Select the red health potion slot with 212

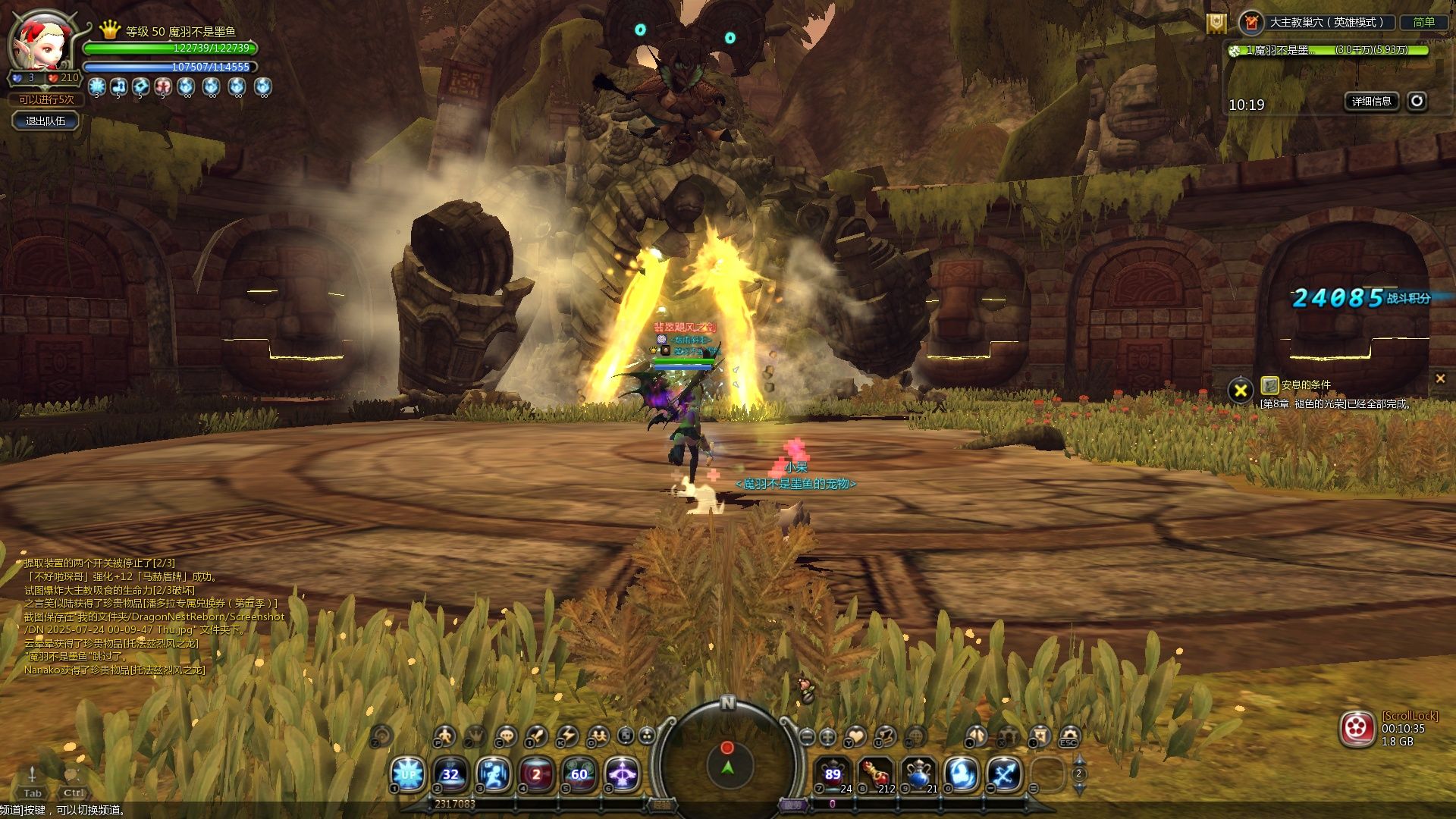click(875, 774)
